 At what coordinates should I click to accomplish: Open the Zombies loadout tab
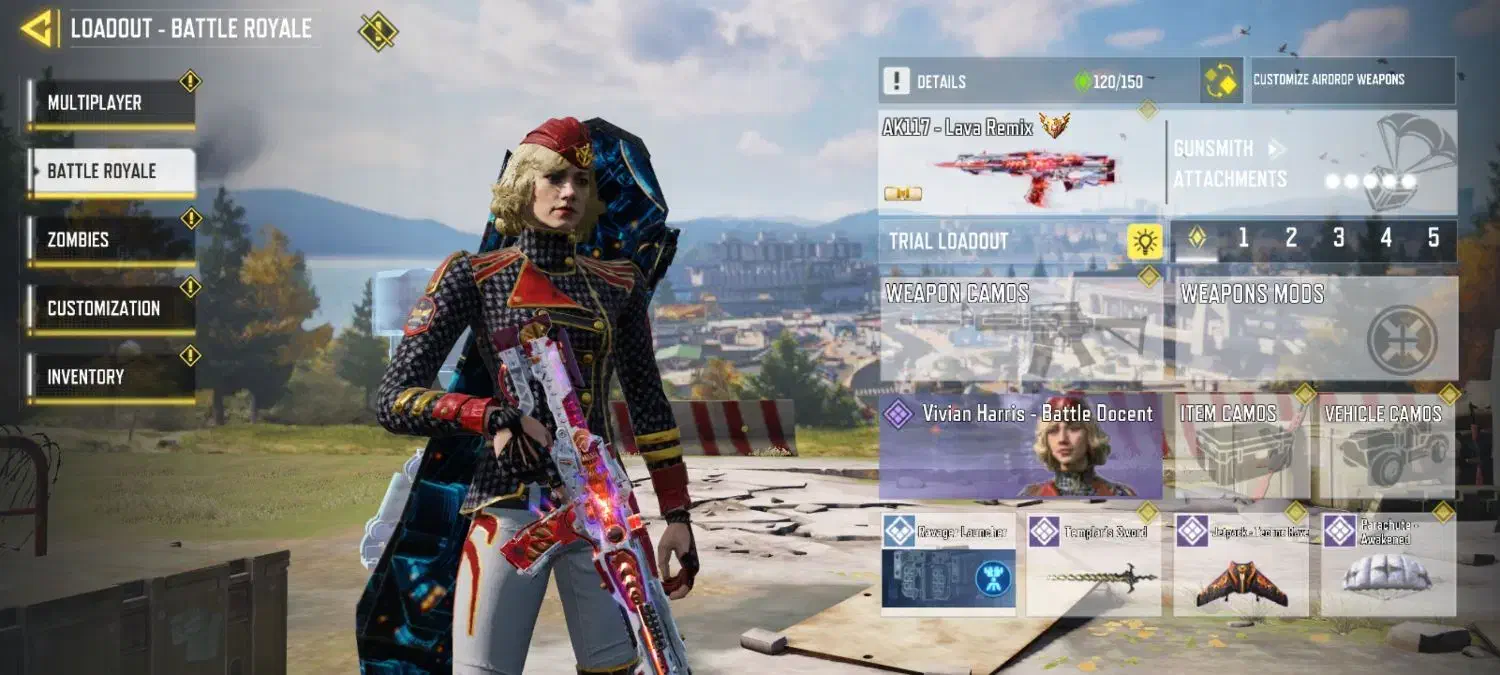(x=111, y=240)
